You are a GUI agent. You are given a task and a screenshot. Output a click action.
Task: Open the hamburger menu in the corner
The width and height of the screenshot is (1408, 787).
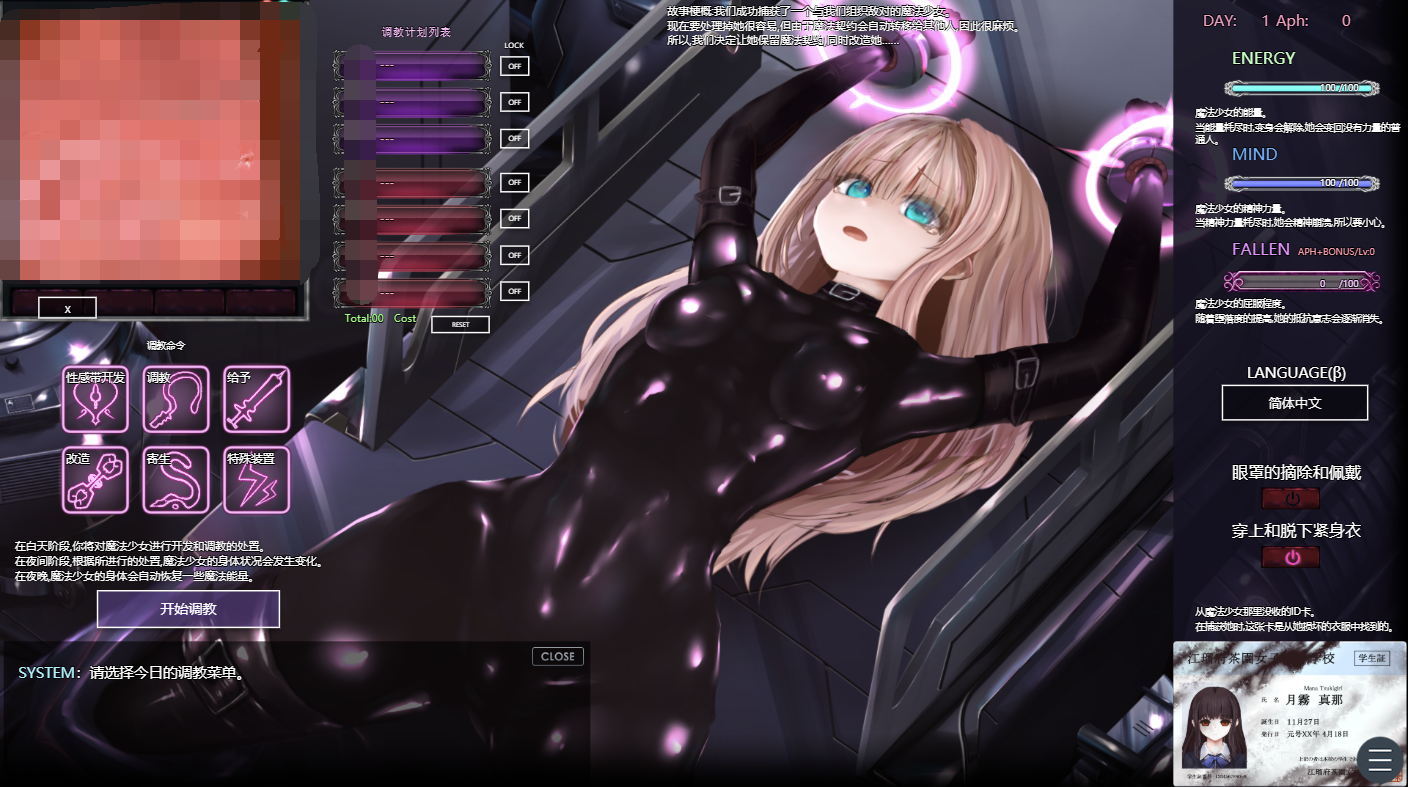click(1379, 760)
